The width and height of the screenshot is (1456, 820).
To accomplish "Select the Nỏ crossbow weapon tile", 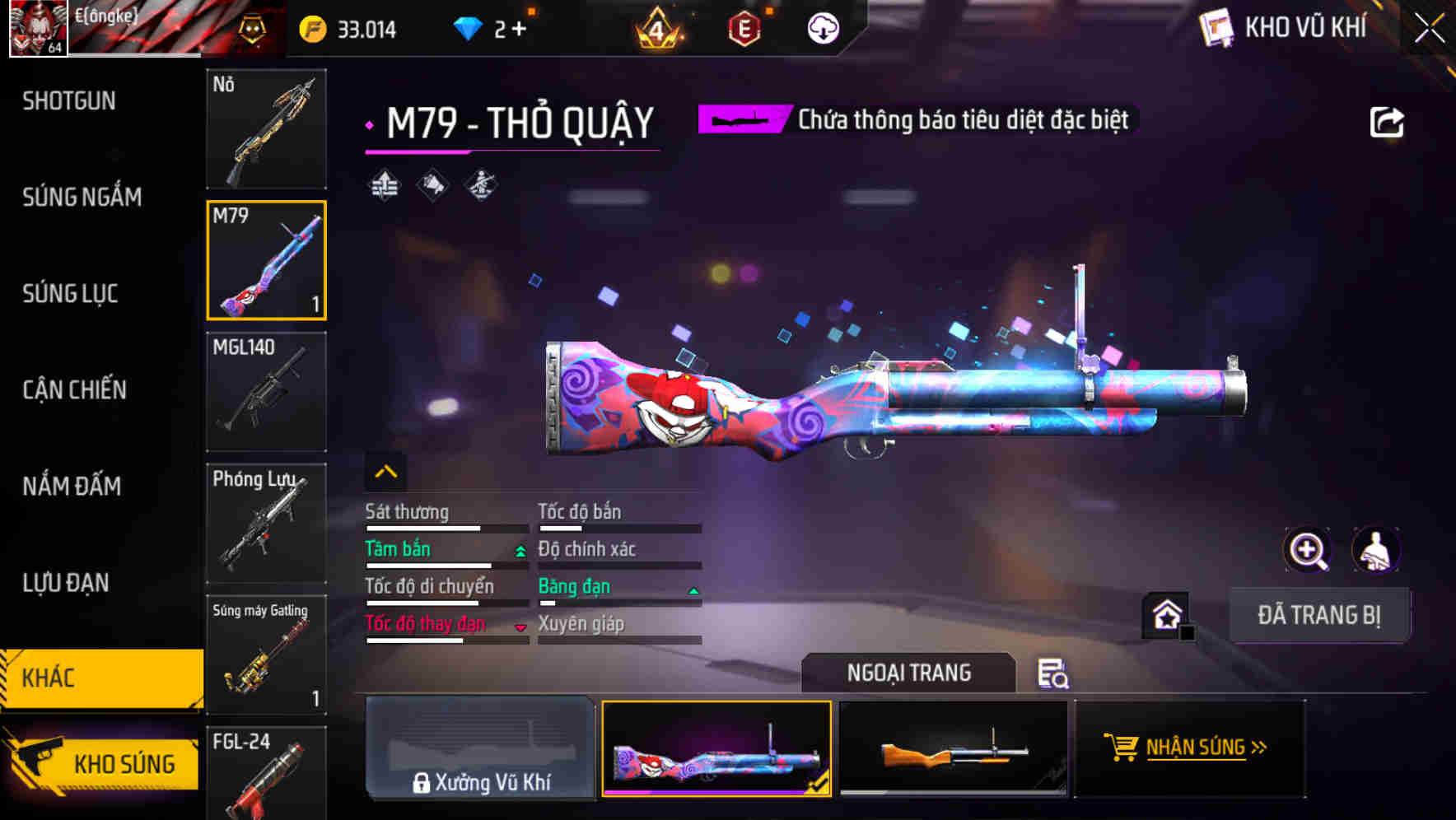I will click(x=266, y=129).
